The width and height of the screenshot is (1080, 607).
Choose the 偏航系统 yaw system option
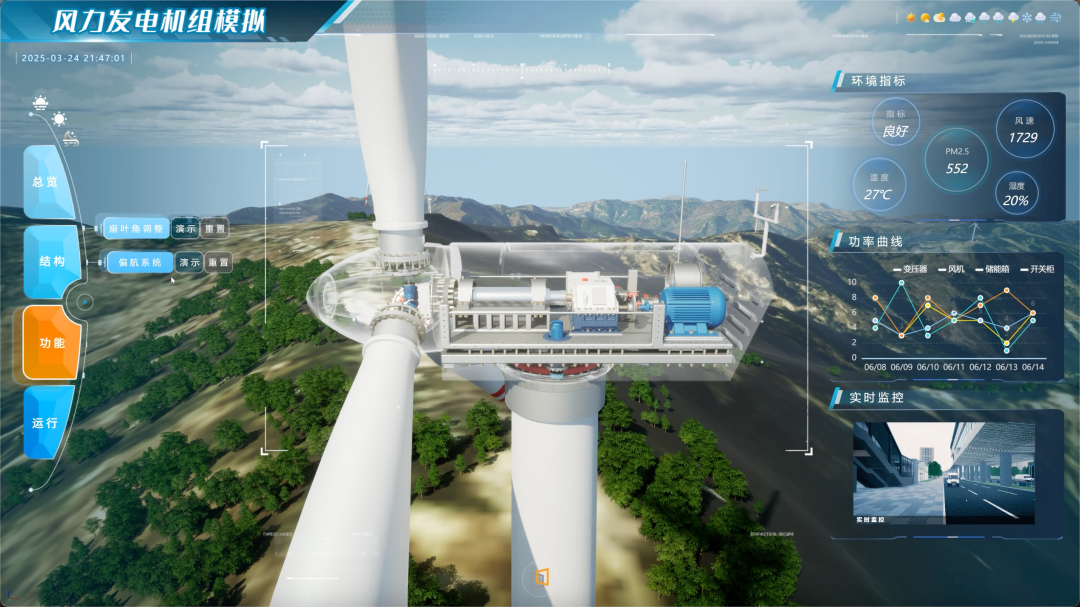tap(139, 263)
